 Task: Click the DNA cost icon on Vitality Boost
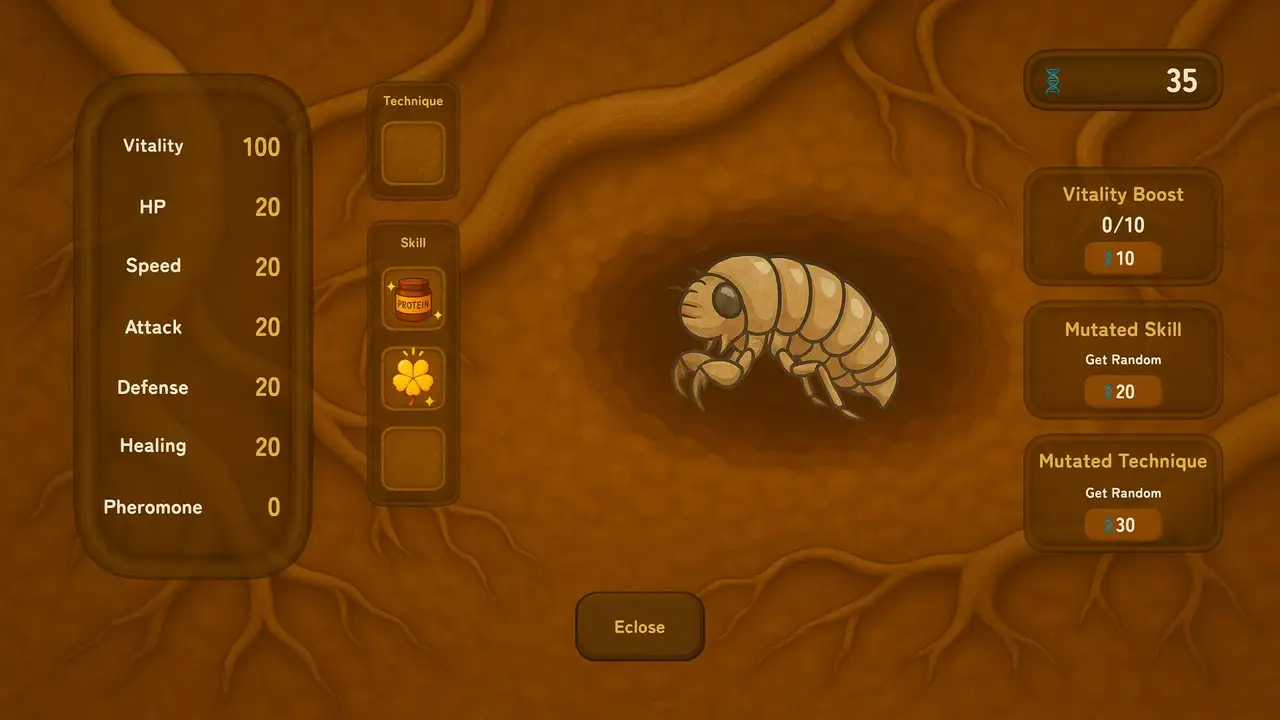click(x=1109, y=258)
